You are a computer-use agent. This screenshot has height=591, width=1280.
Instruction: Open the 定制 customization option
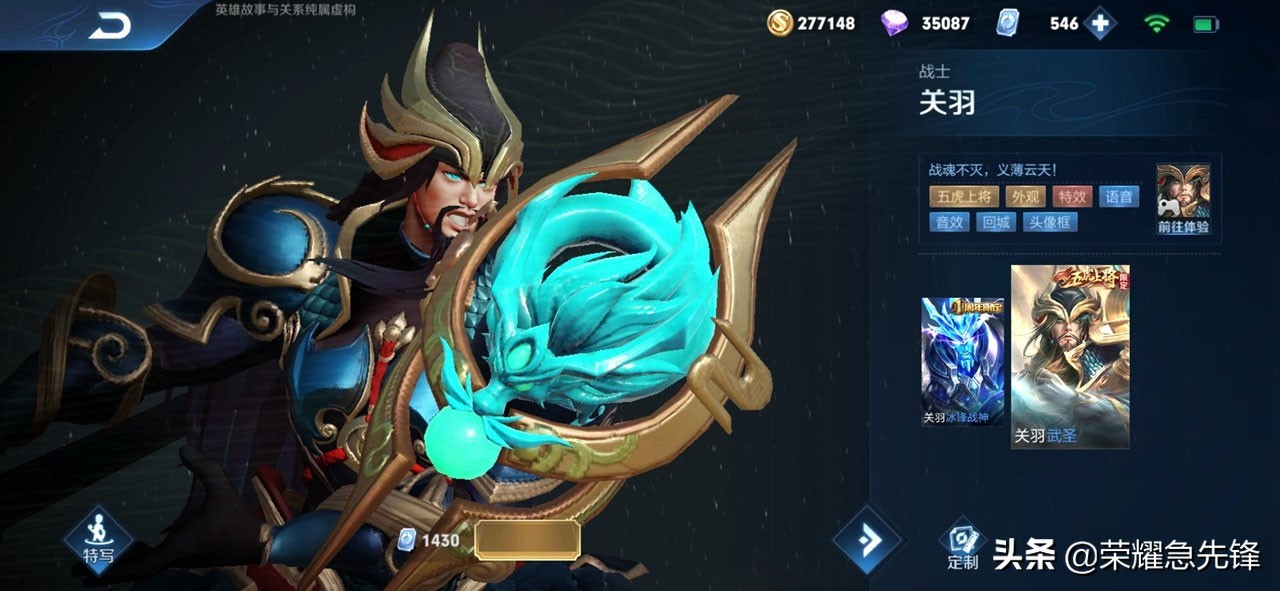point(962,545)
